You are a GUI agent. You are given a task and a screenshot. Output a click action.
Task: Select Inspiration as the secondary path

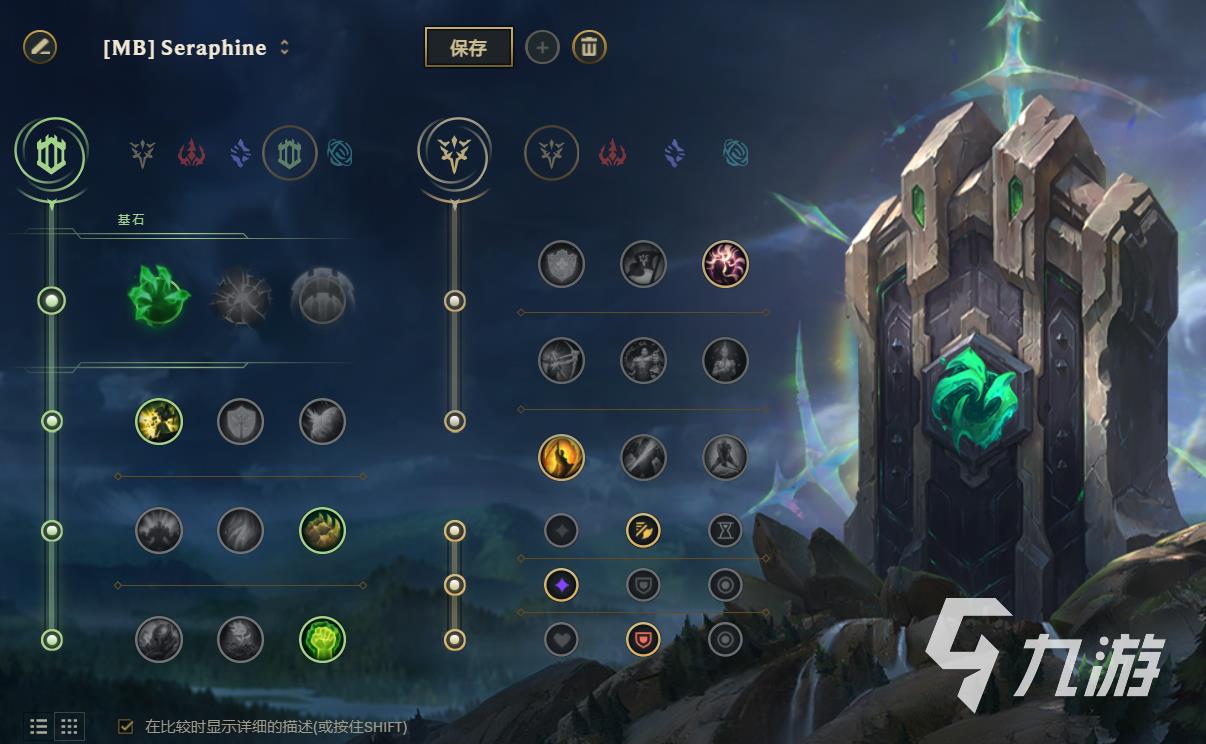click(x=735, y=154)
